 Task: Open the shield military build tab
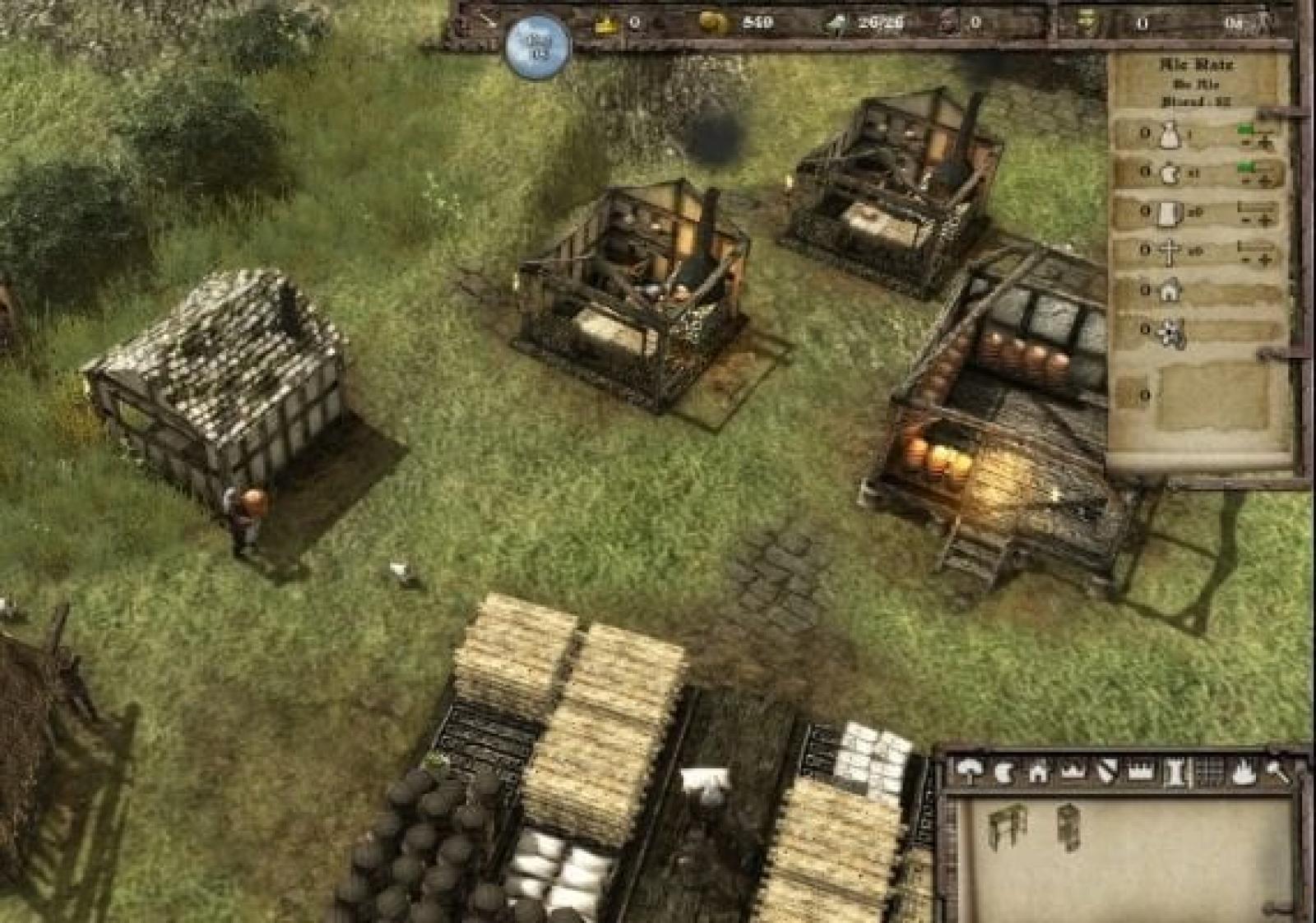(x=1106, y=772)
